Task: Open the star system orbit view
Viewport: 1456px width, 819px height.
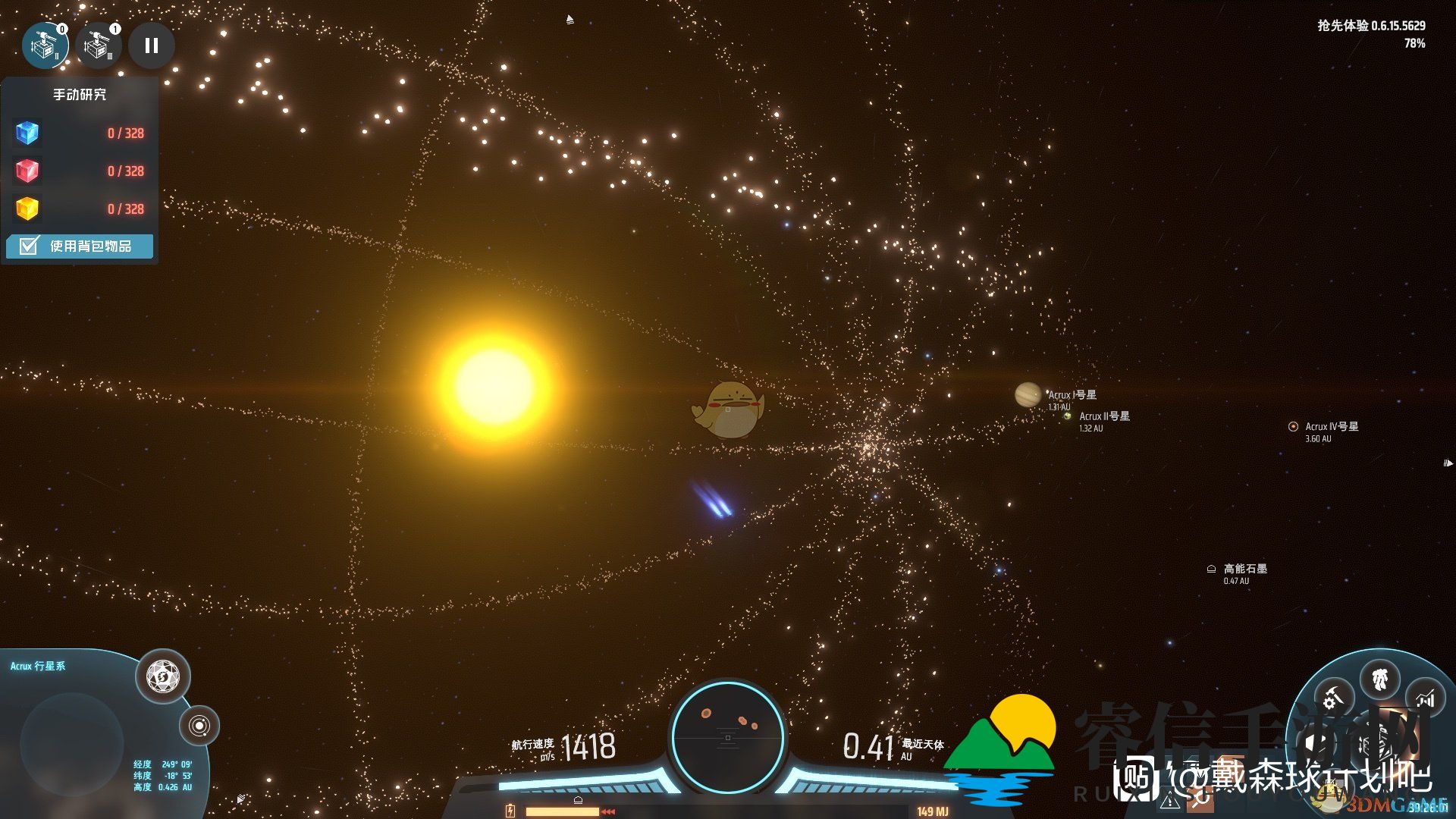Action: pyautogui.click(x=199, y=726)
